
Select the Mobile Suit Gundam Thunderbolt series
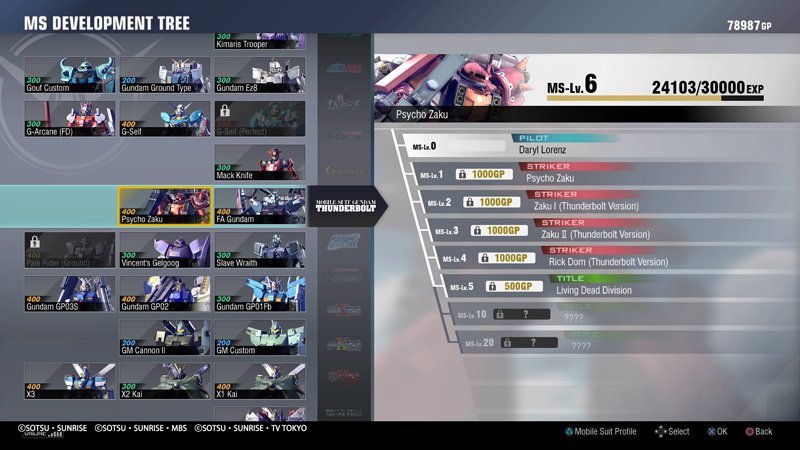click(x=345, y=207)
